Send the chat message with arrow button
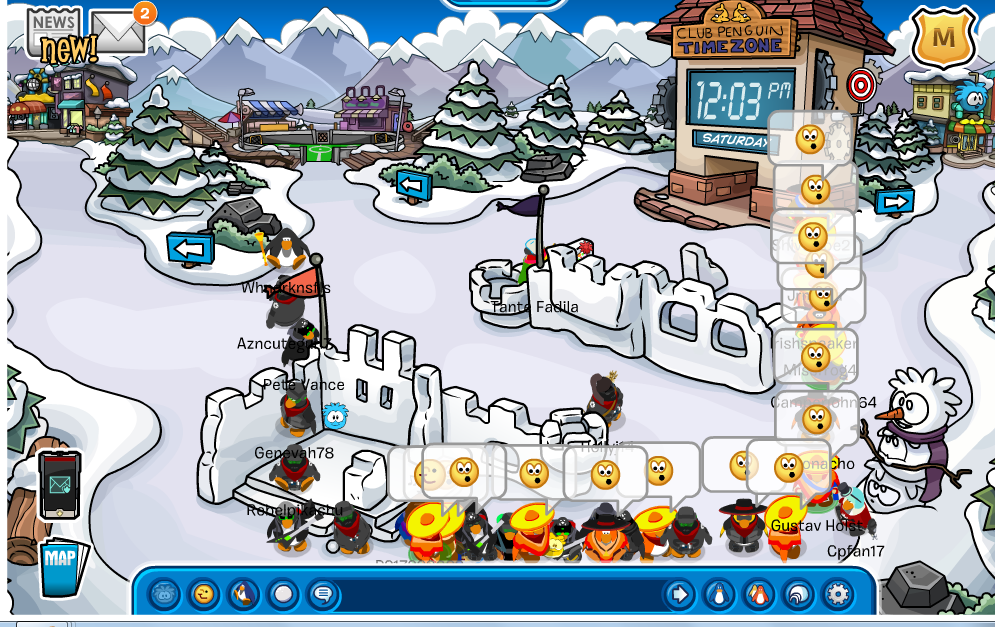 tap(679, 595)
